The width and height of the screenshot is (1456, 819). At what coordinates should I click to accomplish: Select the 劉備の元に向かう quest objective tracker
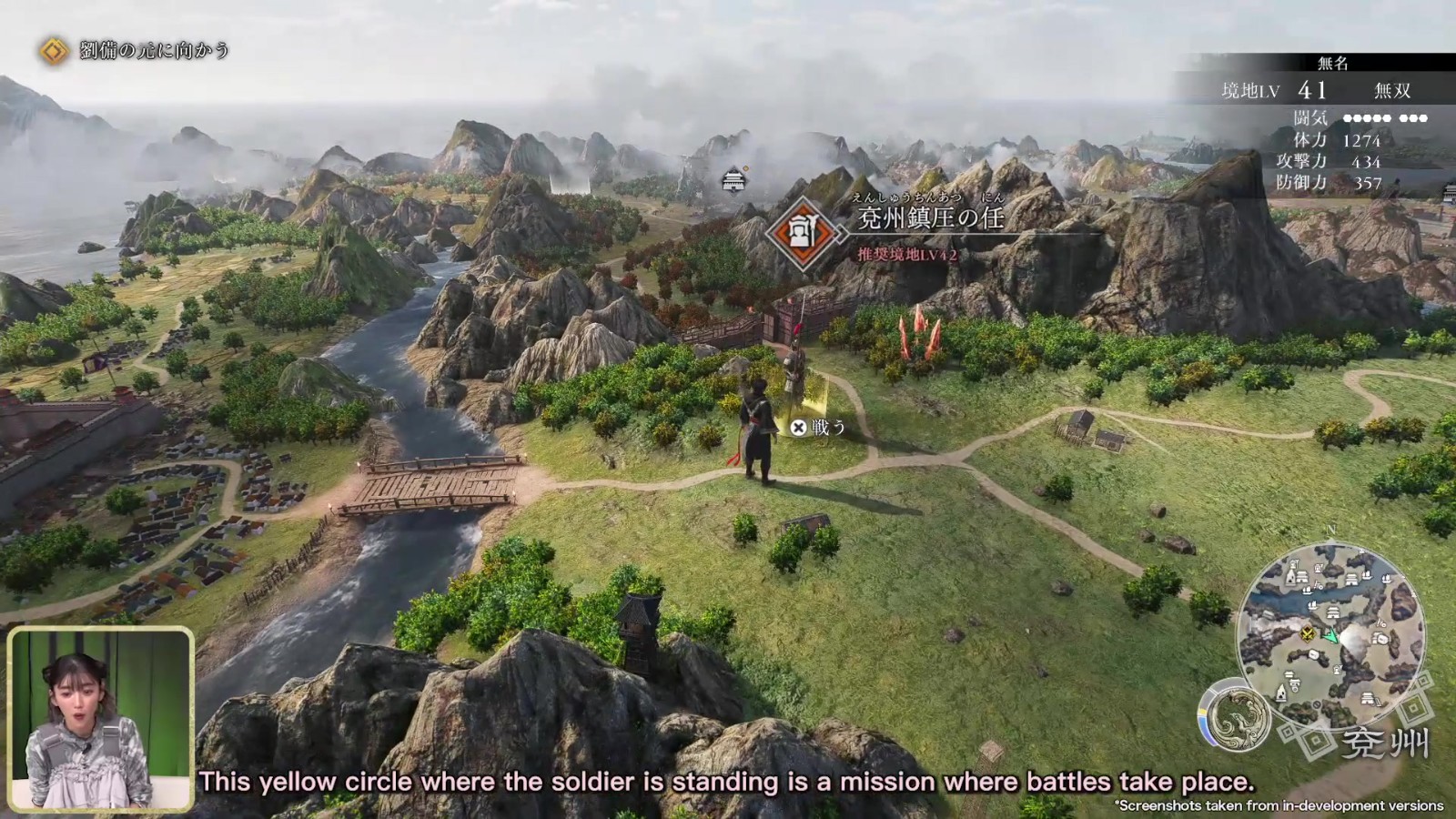[x=136, y=51]
